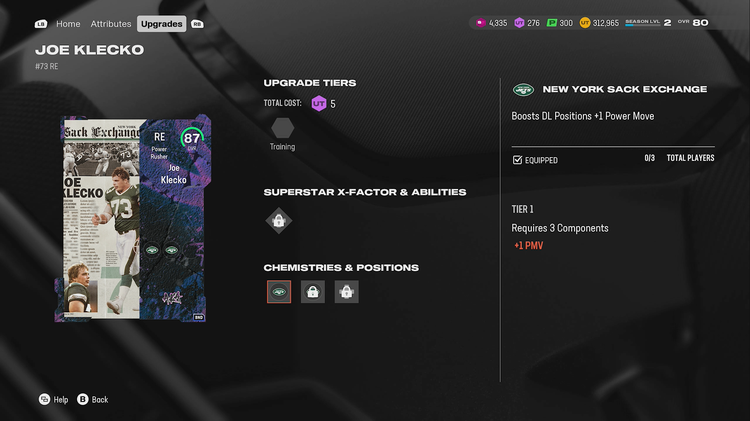
Task: Choose the Jets chemistry slot
Action: pos(279,292)
